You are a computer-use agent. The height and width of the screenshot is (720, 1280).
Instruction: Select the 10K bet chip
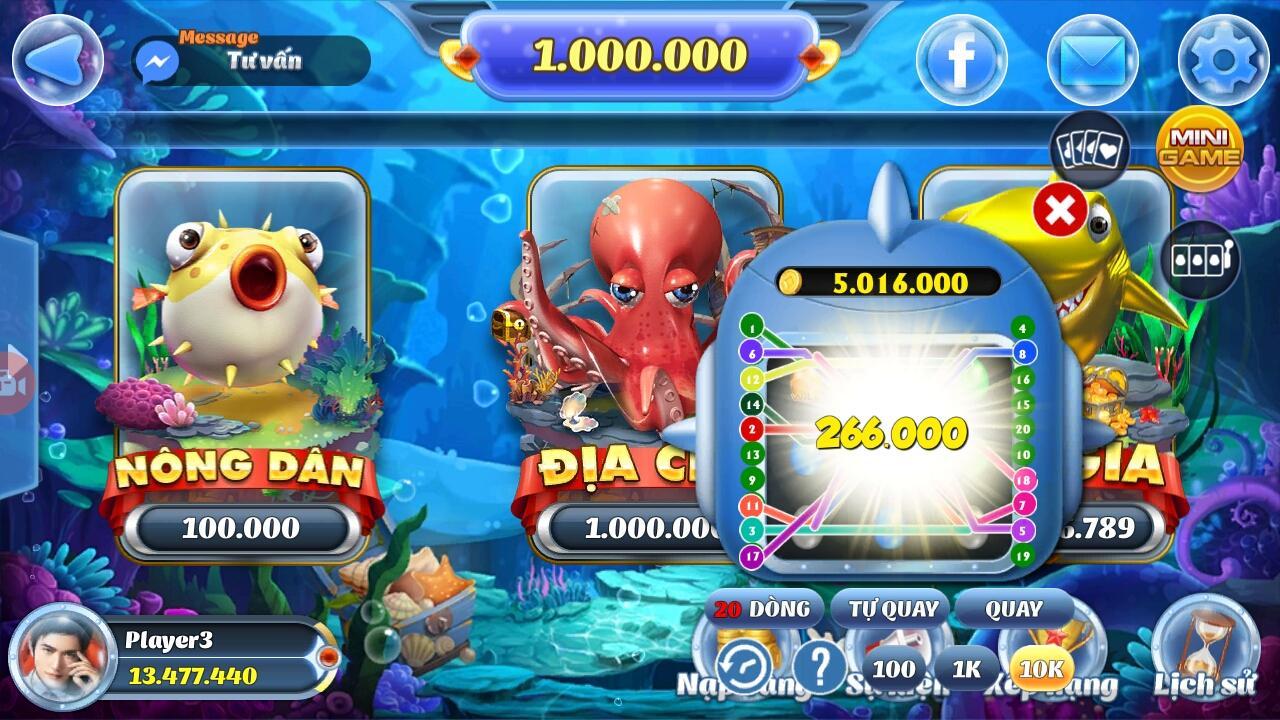pyautogui.click(x=1041, y=669)
